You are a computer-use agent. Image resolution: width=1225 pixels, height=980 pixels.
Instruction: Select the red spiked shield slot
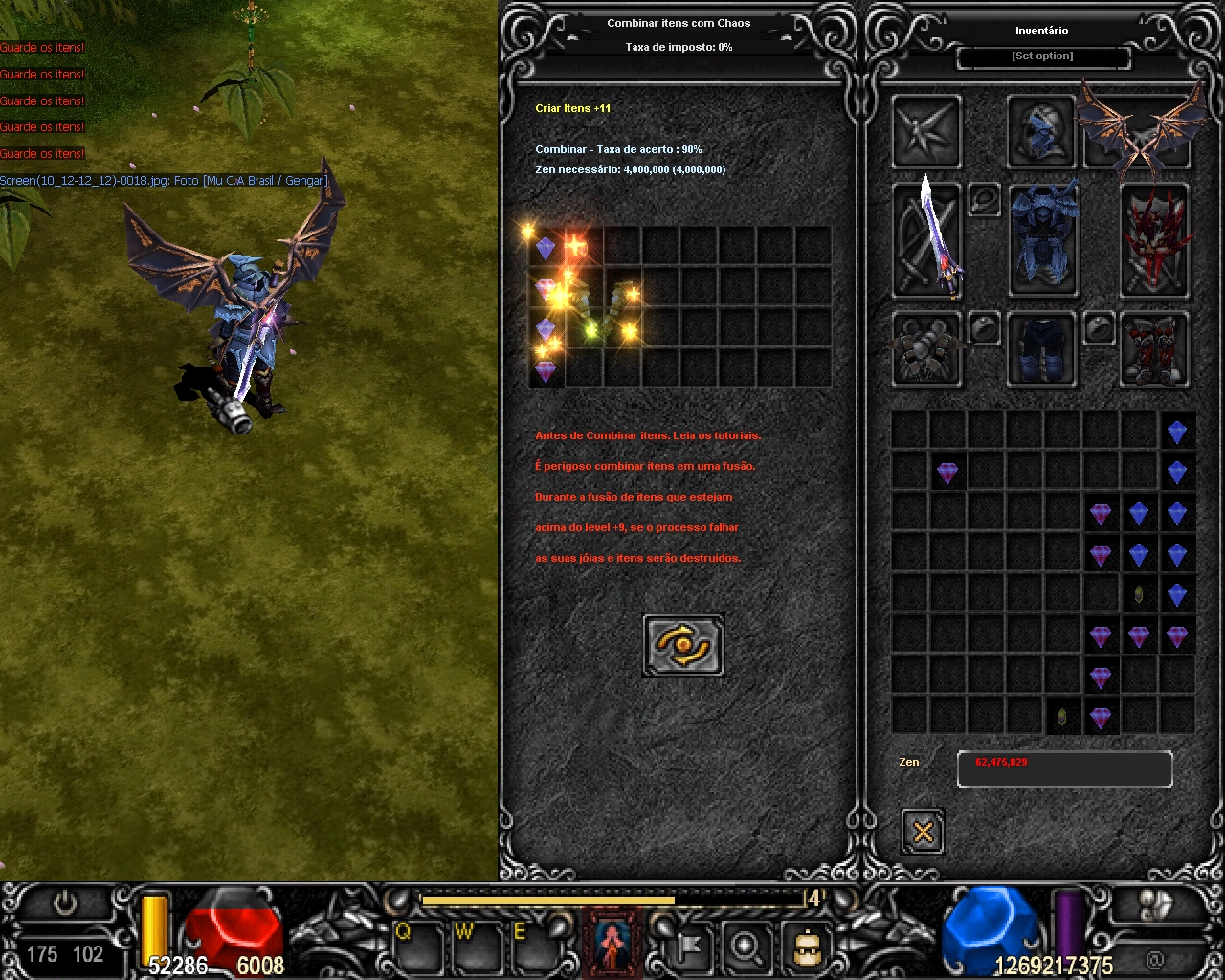point(1155,239)
